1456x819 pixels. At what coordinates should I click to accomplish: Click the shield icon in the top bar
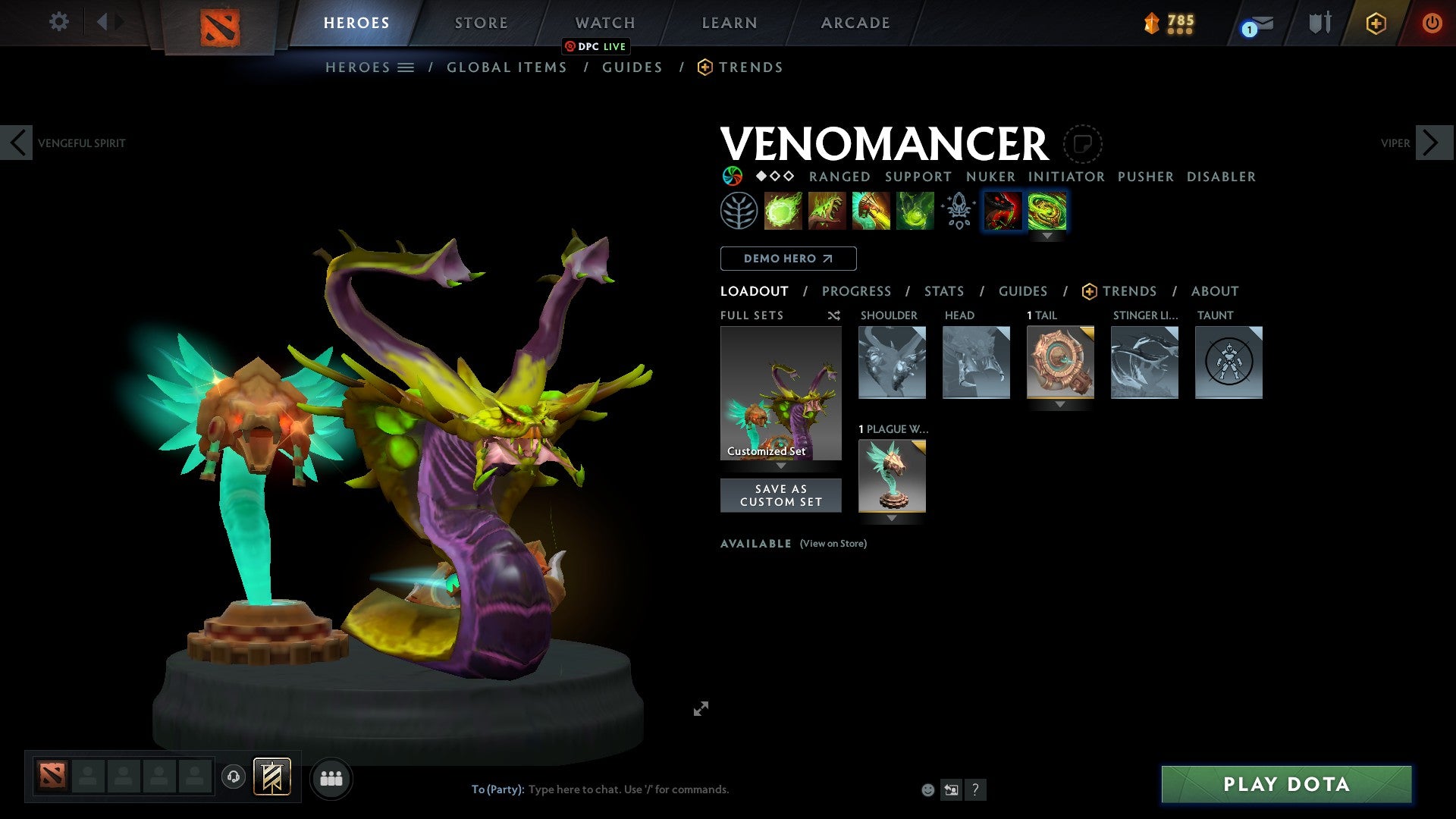click(1319, 22)
